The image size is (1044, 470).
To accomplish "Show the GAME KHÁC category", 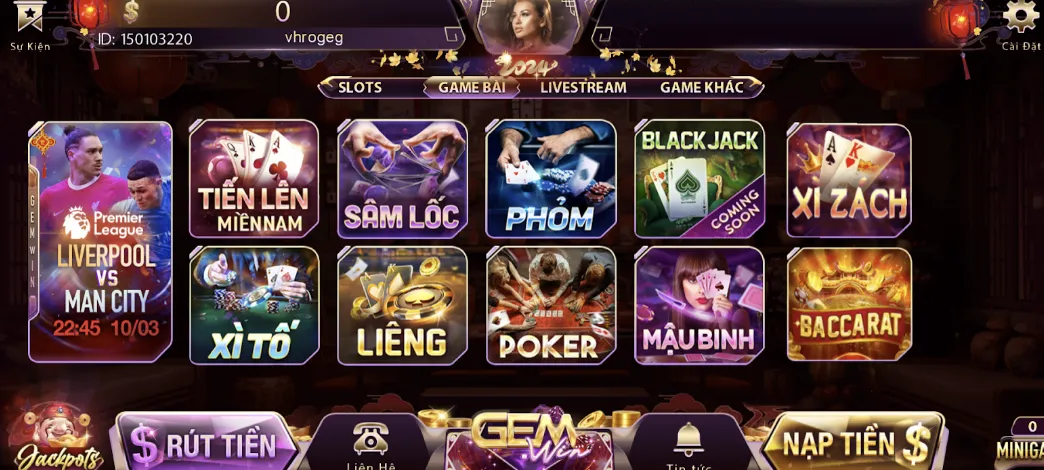I will click(x=702, y=87).
